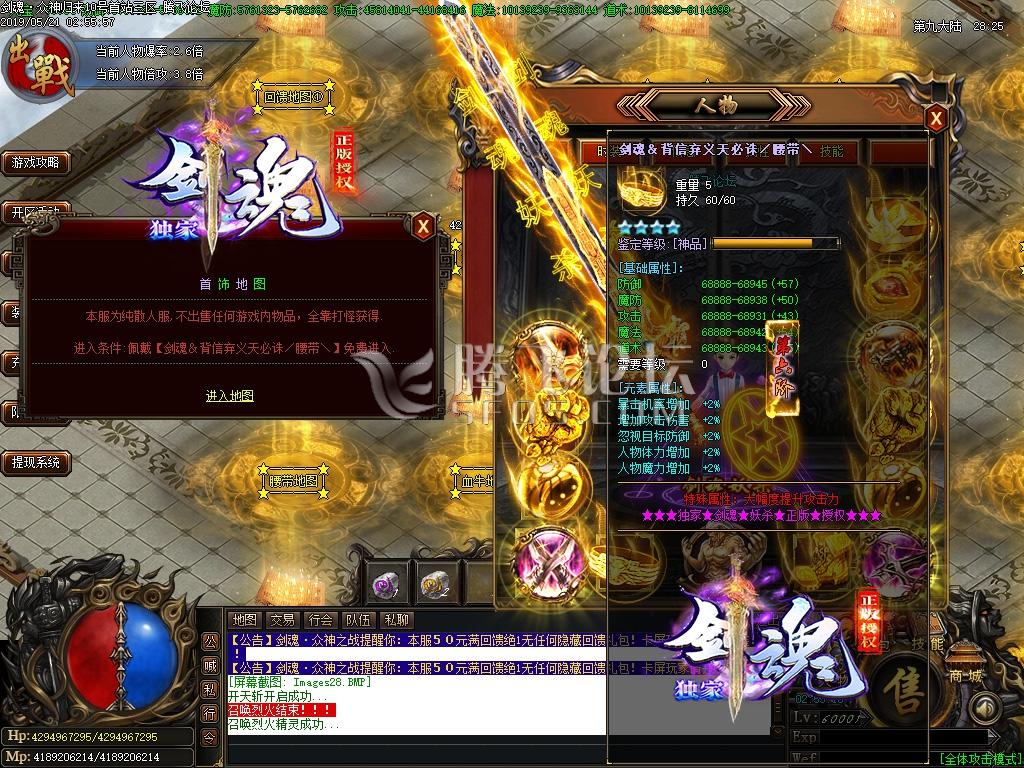Select the 腰带地图 teleport label

click(x=293, y=481)
